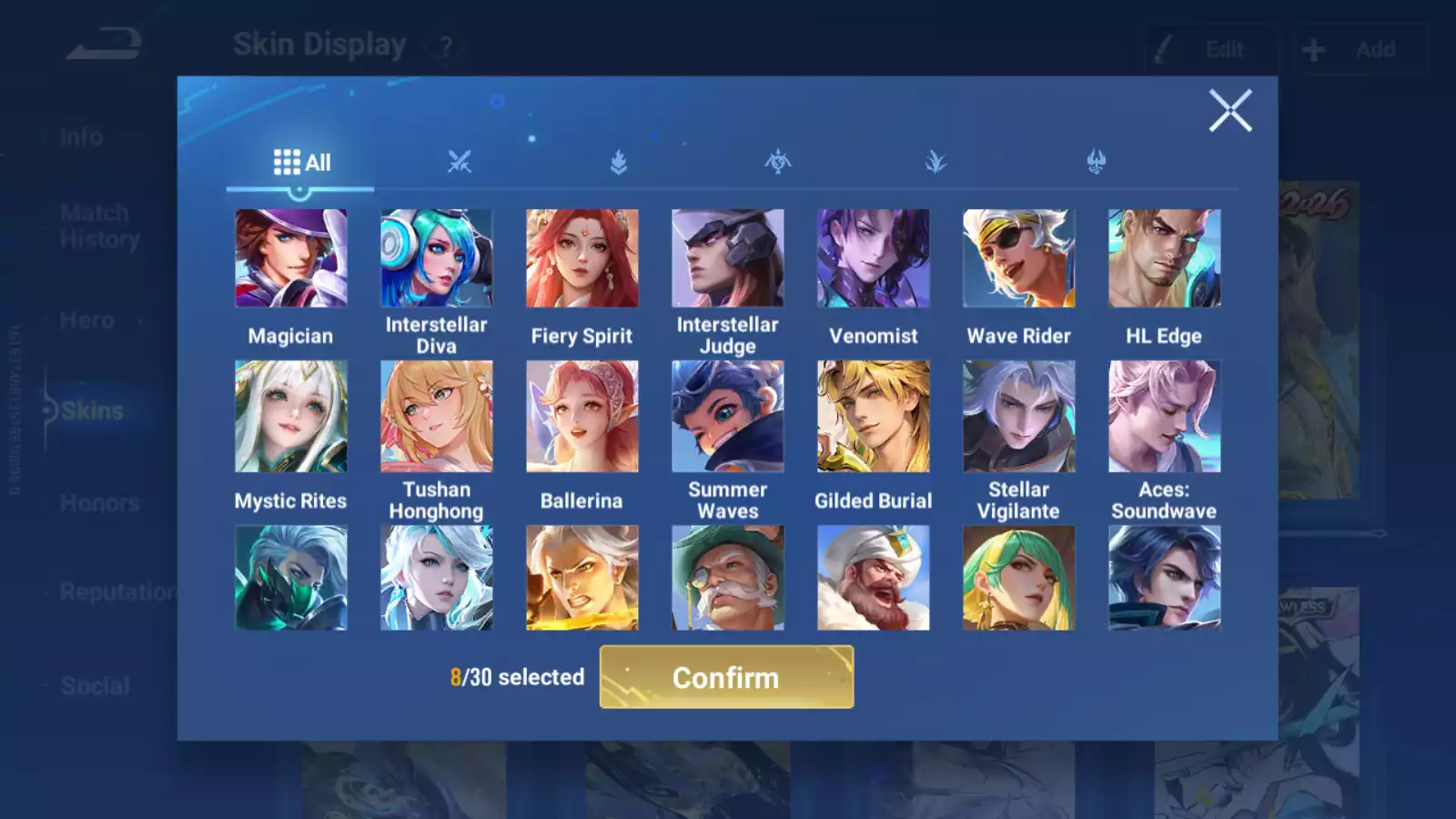Check the 8/30 selected counter
Screen dimensions: 1456x819
coord(517,677)
